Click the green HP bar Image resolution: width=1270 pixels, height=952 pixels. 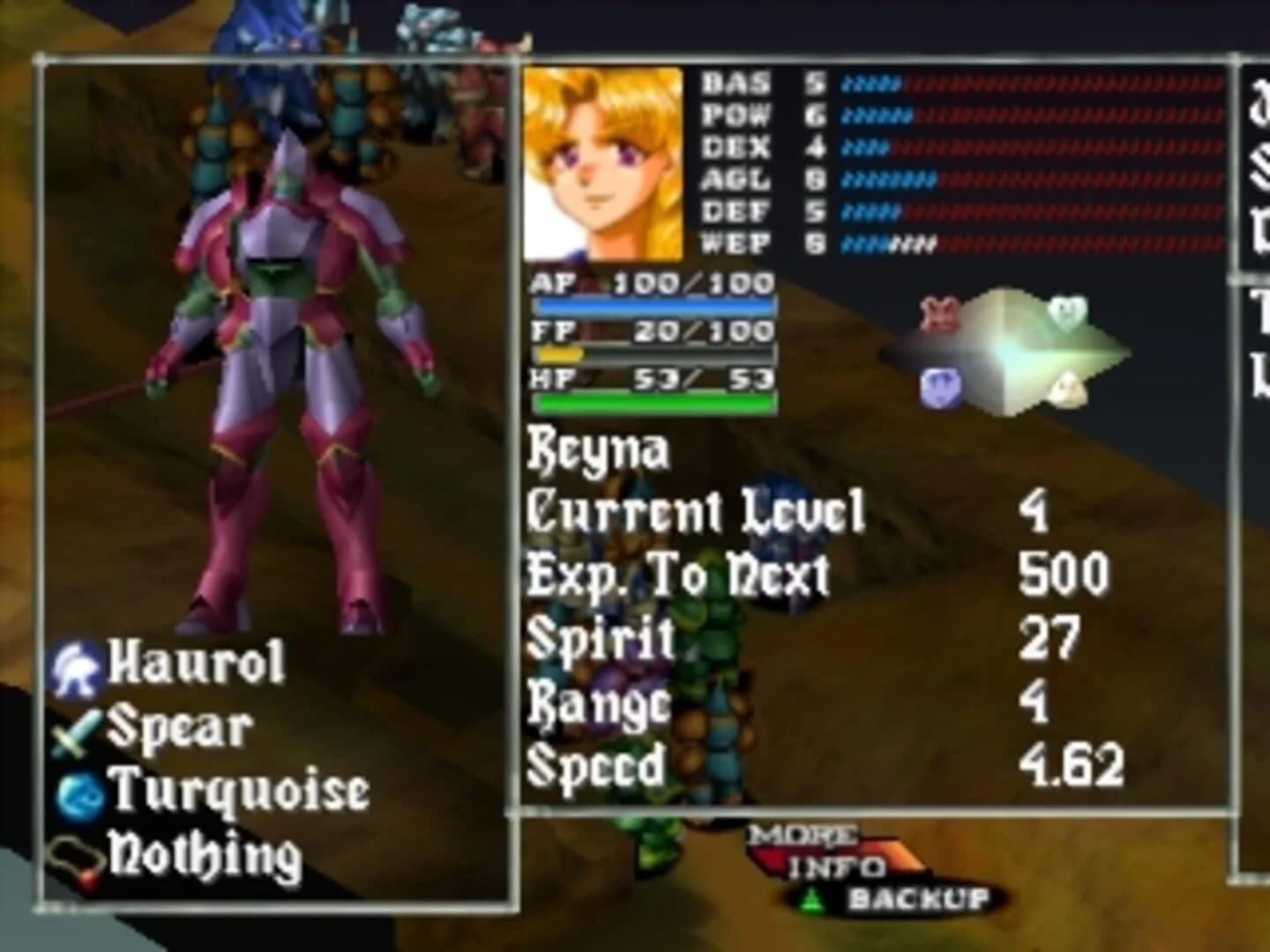point(653,402)
